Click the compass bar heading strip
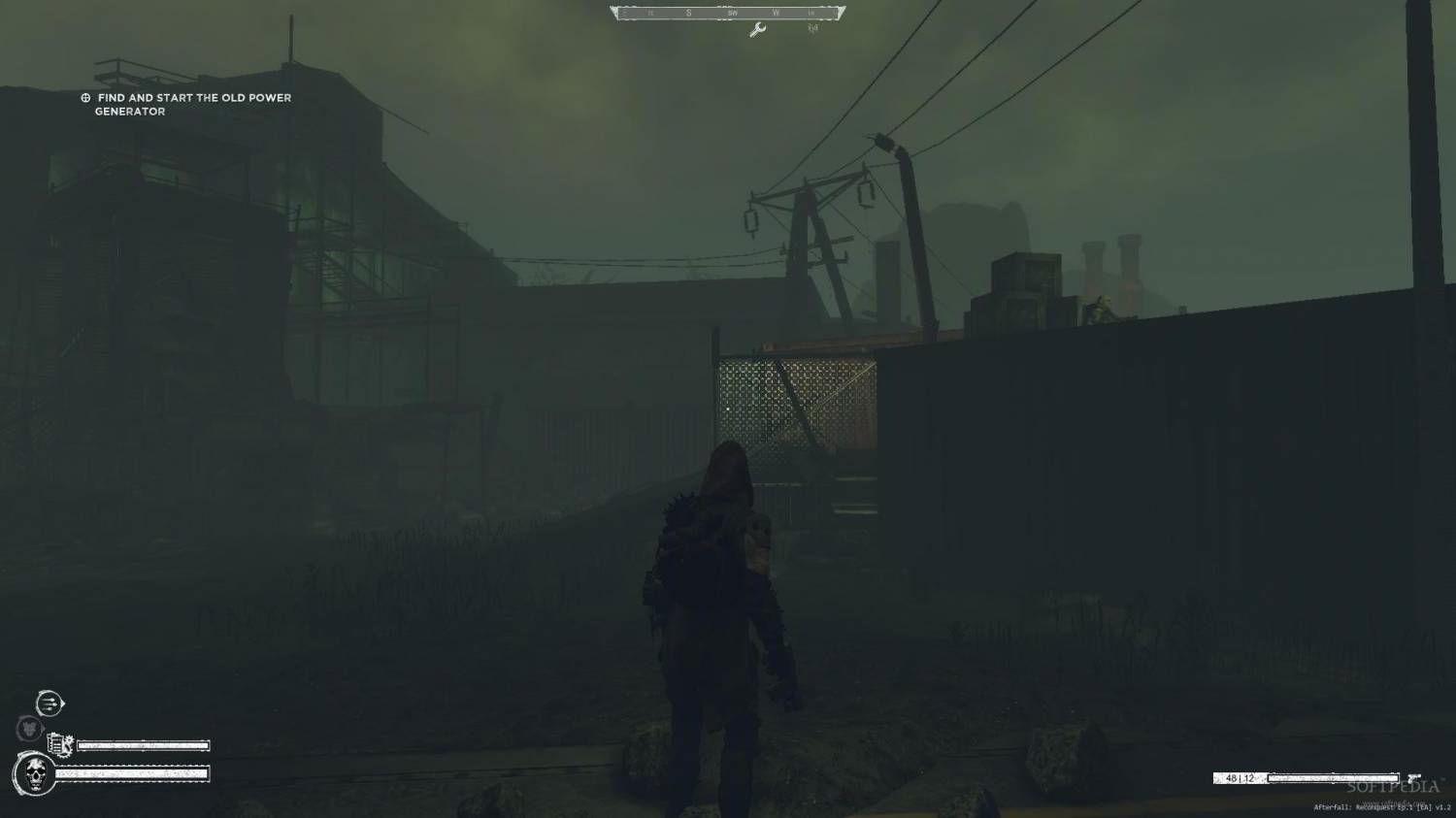The width and height of the screenshot is (1456, 818). (728, 13)
